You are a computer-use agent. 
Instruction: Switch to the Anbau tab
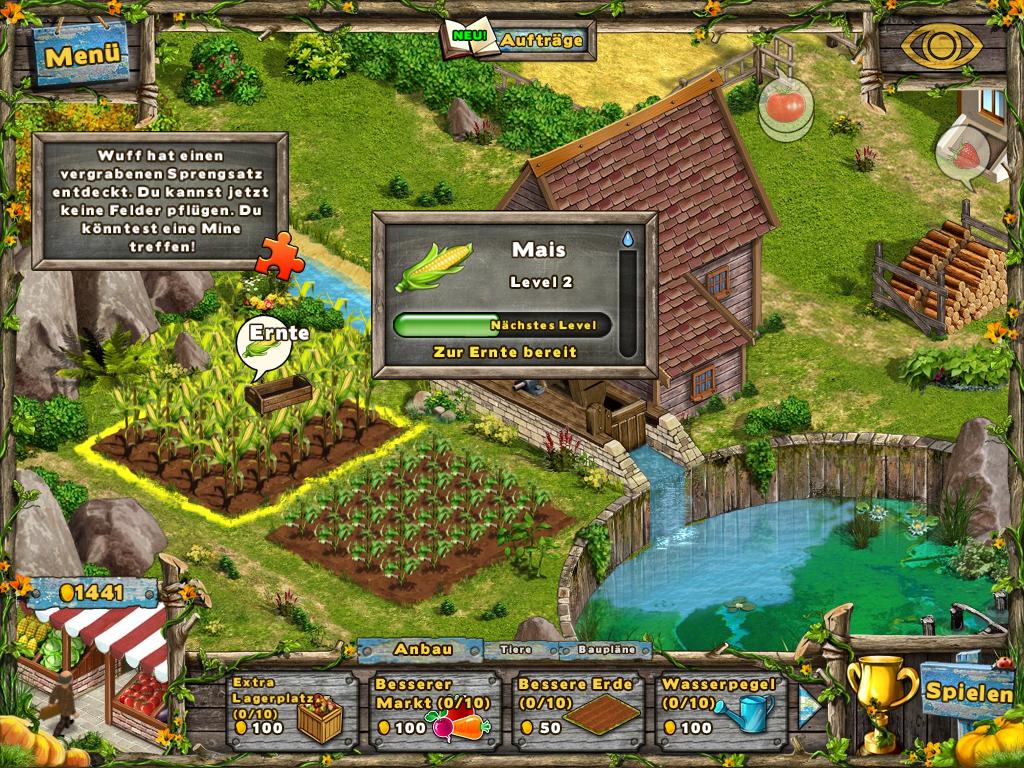[420, 649]
